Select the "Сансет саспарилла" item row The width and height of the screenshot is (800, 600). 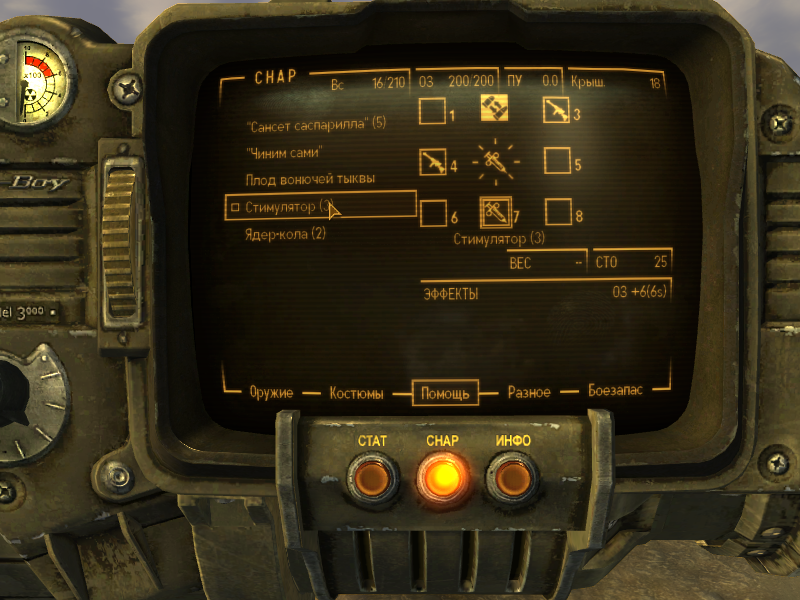tap(315, 124)
